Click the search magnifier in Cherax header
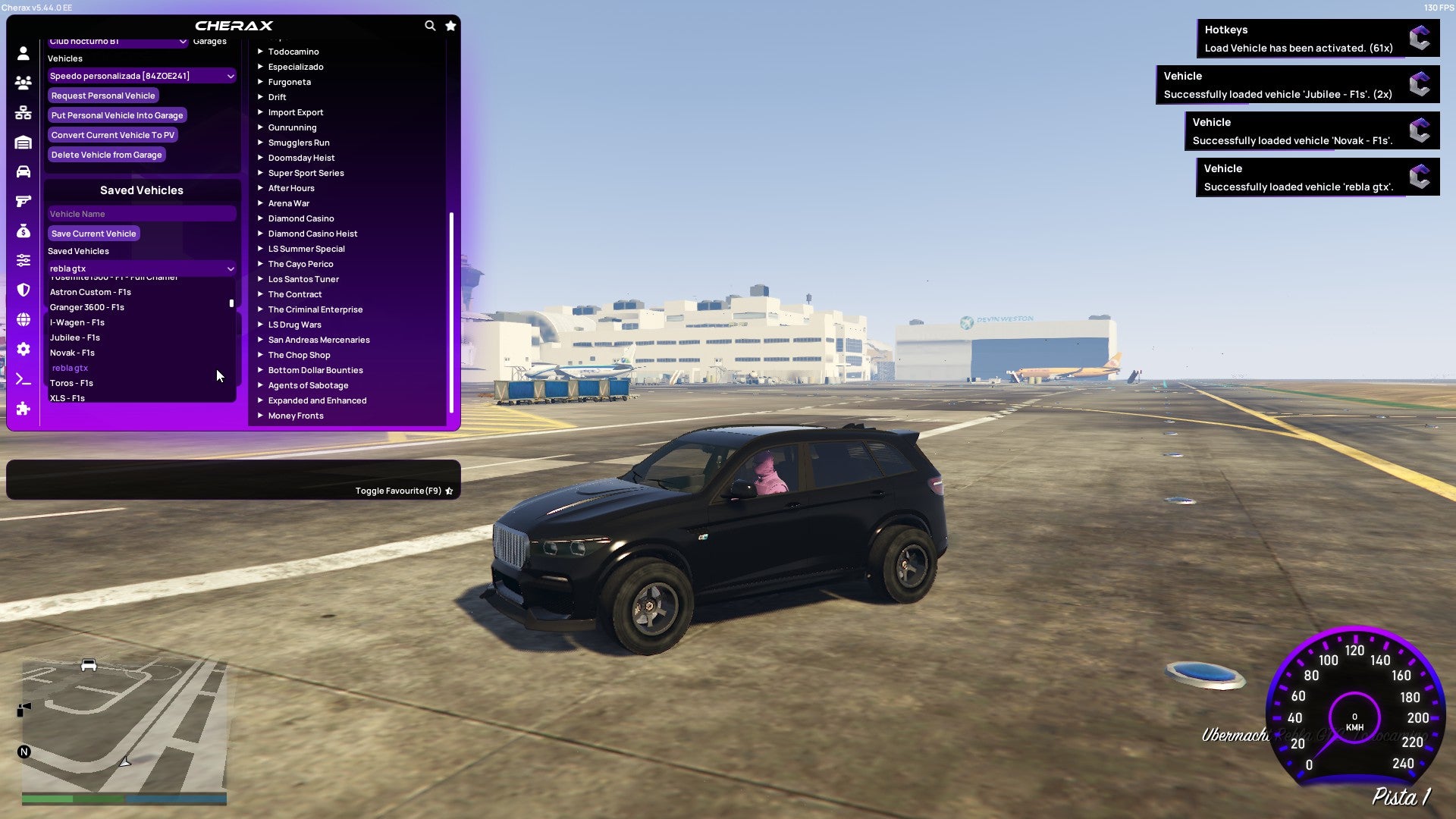 pyautogui.click(x=430, y=25)
